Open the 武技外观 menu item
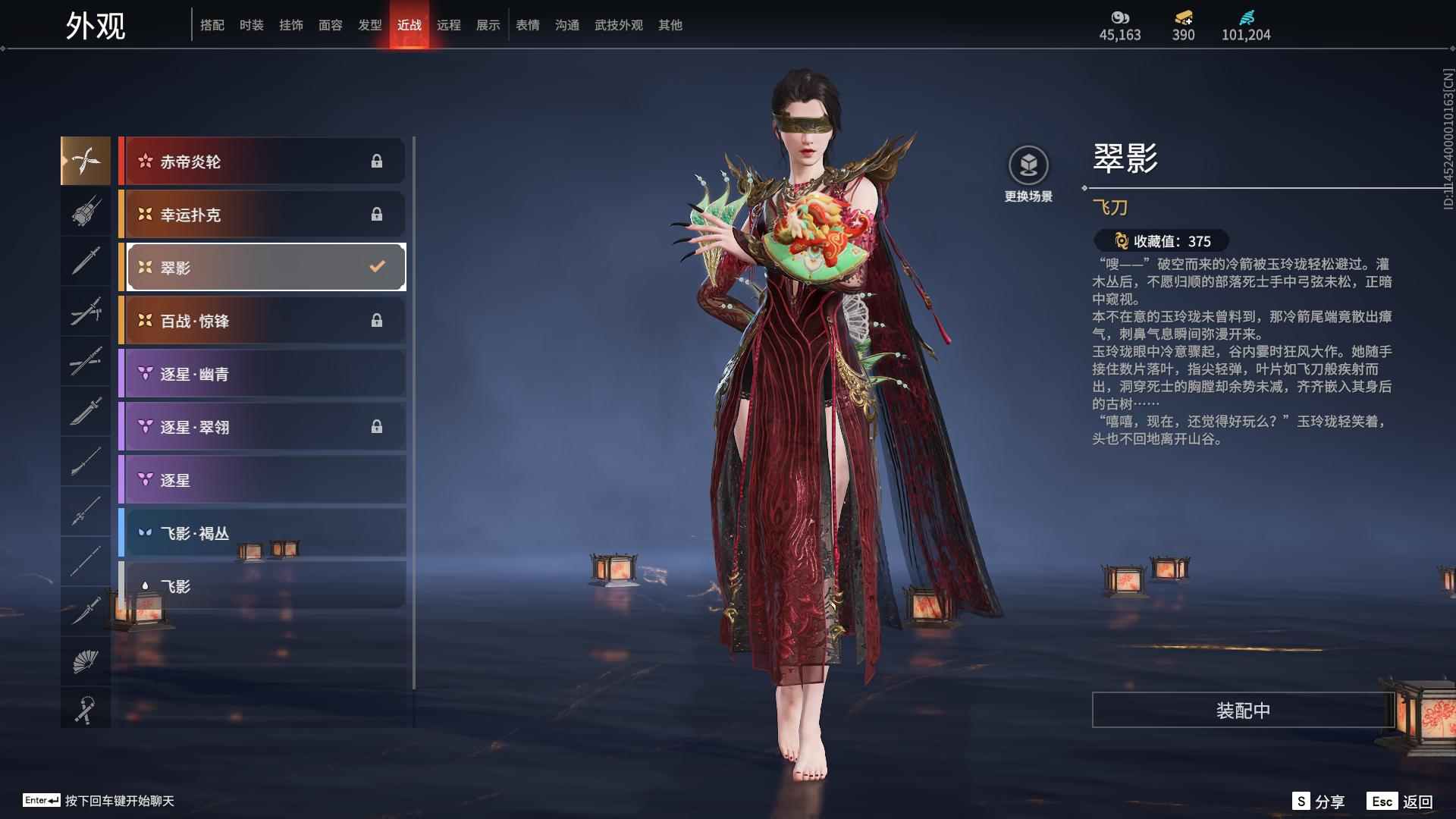Viewport: 1456px width, 819px height. [x=618, y=25]
